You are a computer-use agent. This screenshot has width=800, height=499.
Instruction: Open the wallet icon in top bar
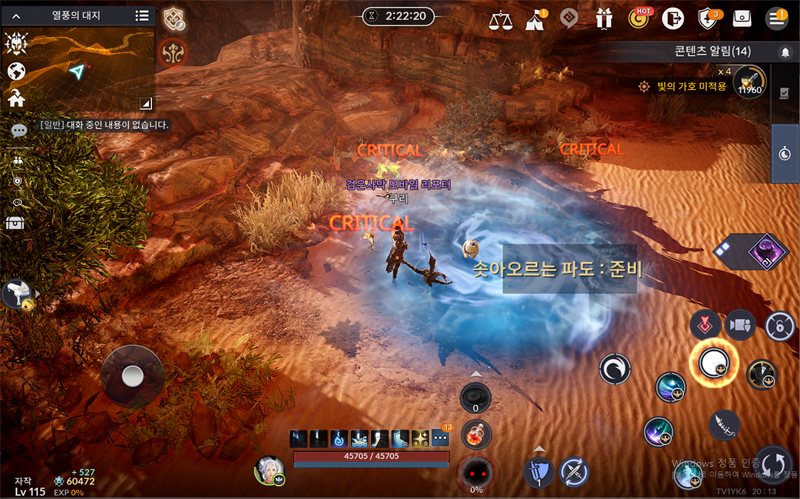742,19
